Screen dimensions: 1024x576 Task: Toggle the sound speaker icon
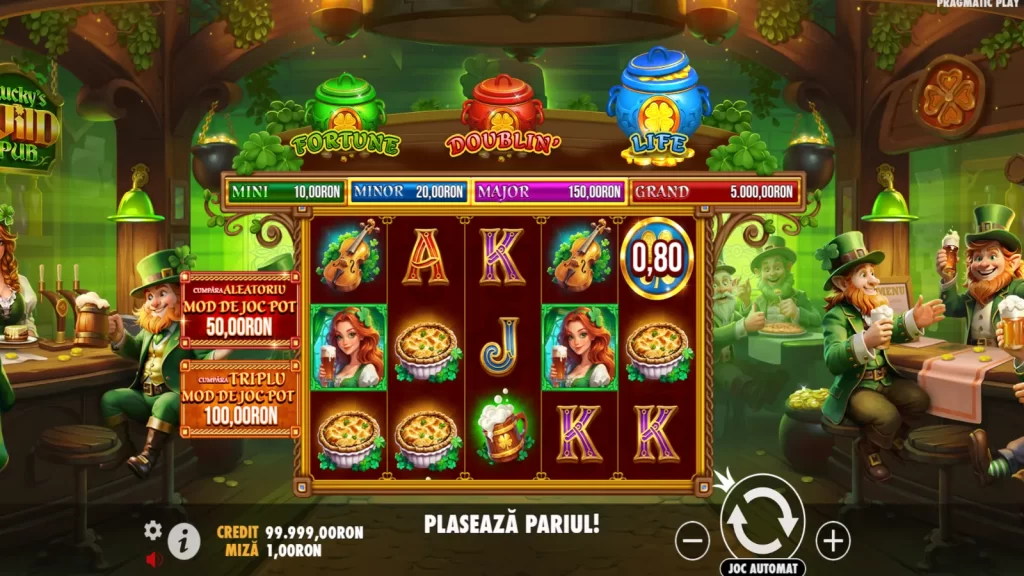[153, 559]
